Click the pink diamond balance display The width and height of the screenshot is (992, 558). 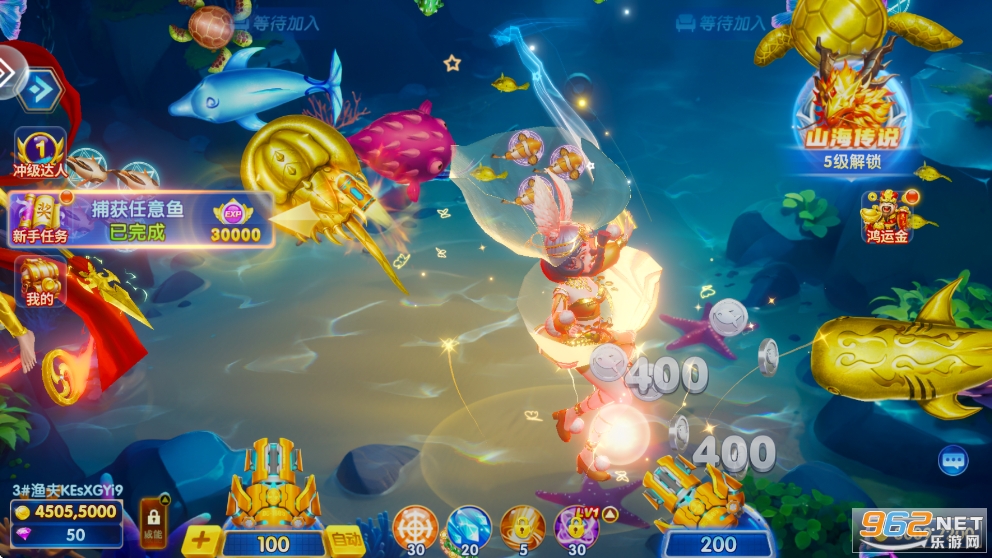(x=66, y=535)
